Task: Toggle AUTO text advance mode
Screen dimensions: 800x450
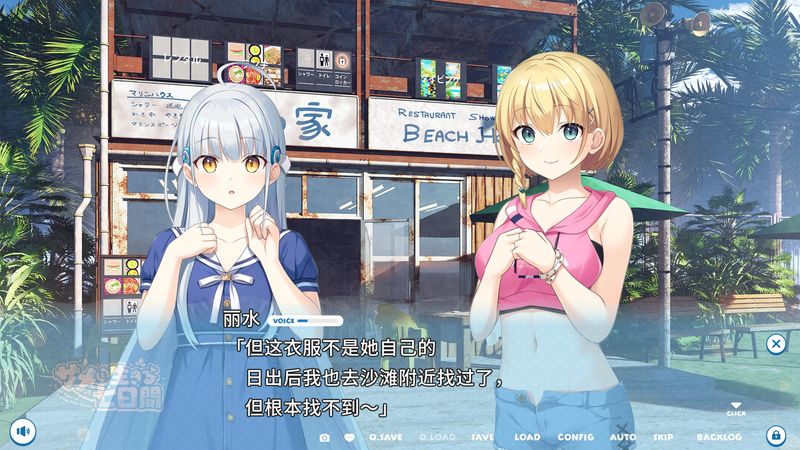Action: coord(622,437)
